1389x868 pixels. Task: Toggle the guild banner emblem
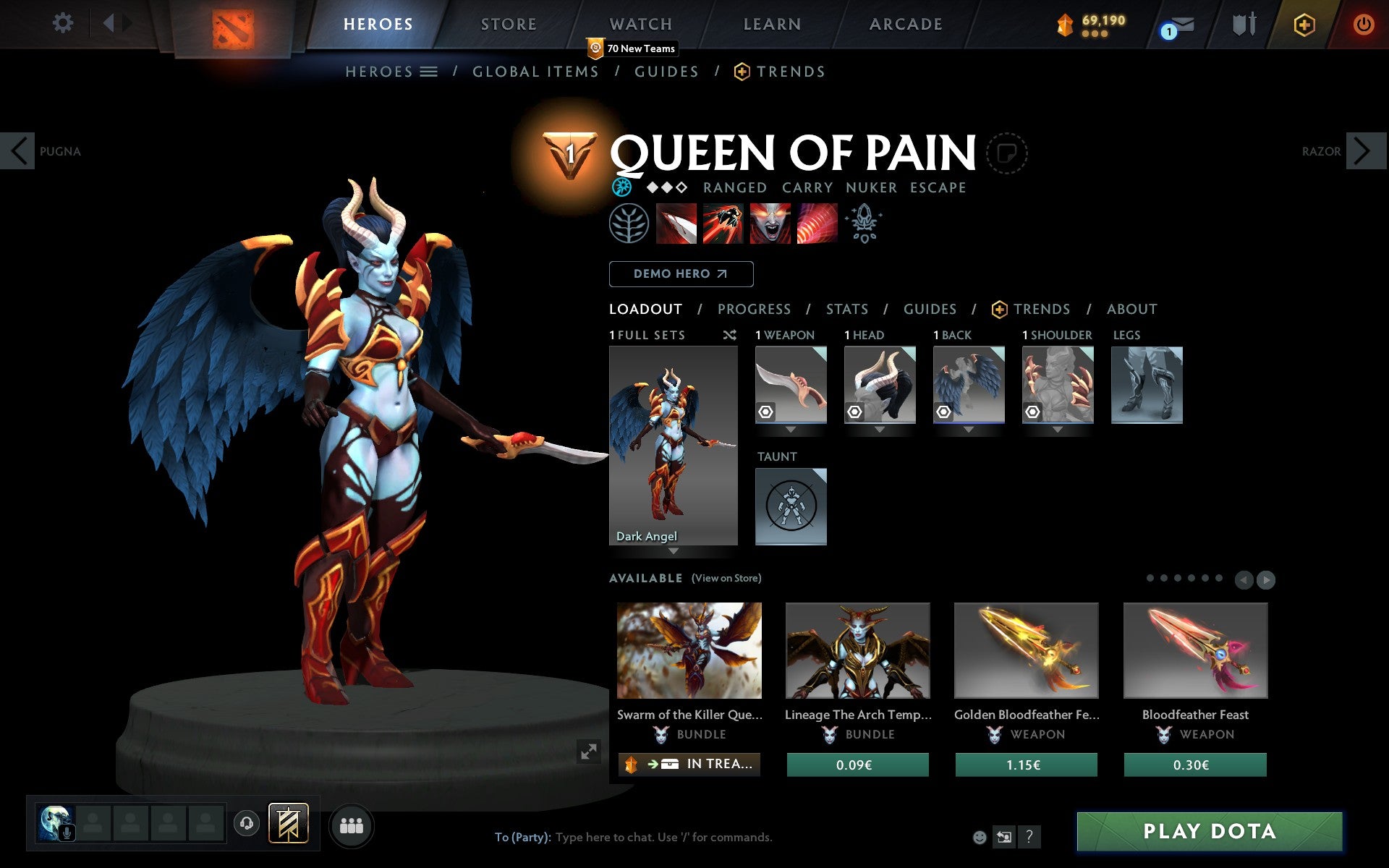click(288, 822)
